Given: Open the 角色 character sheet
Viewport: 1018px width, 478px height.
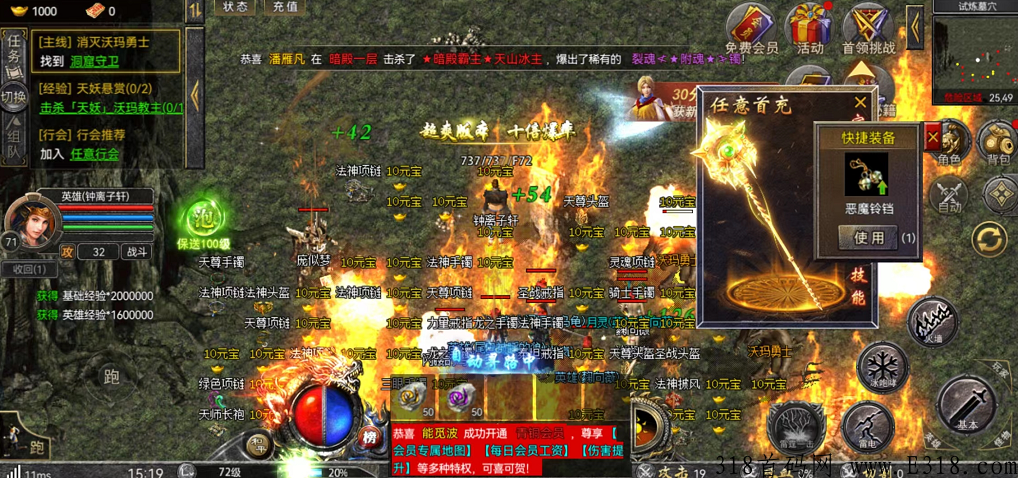Looking at the screenshot, I should coord(949,143).
